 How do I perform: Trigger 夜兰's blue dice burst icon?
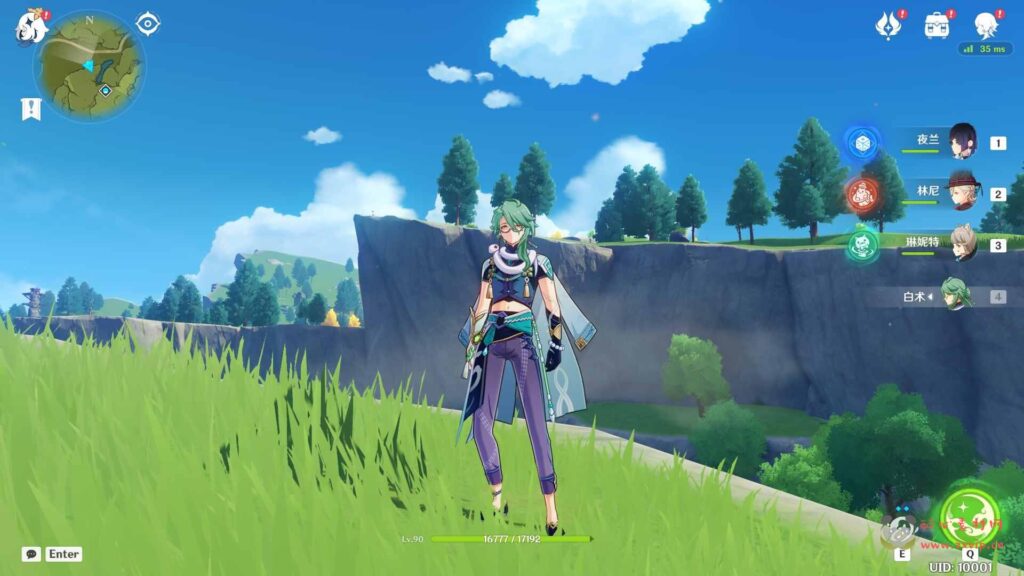[x=862, y=144]
